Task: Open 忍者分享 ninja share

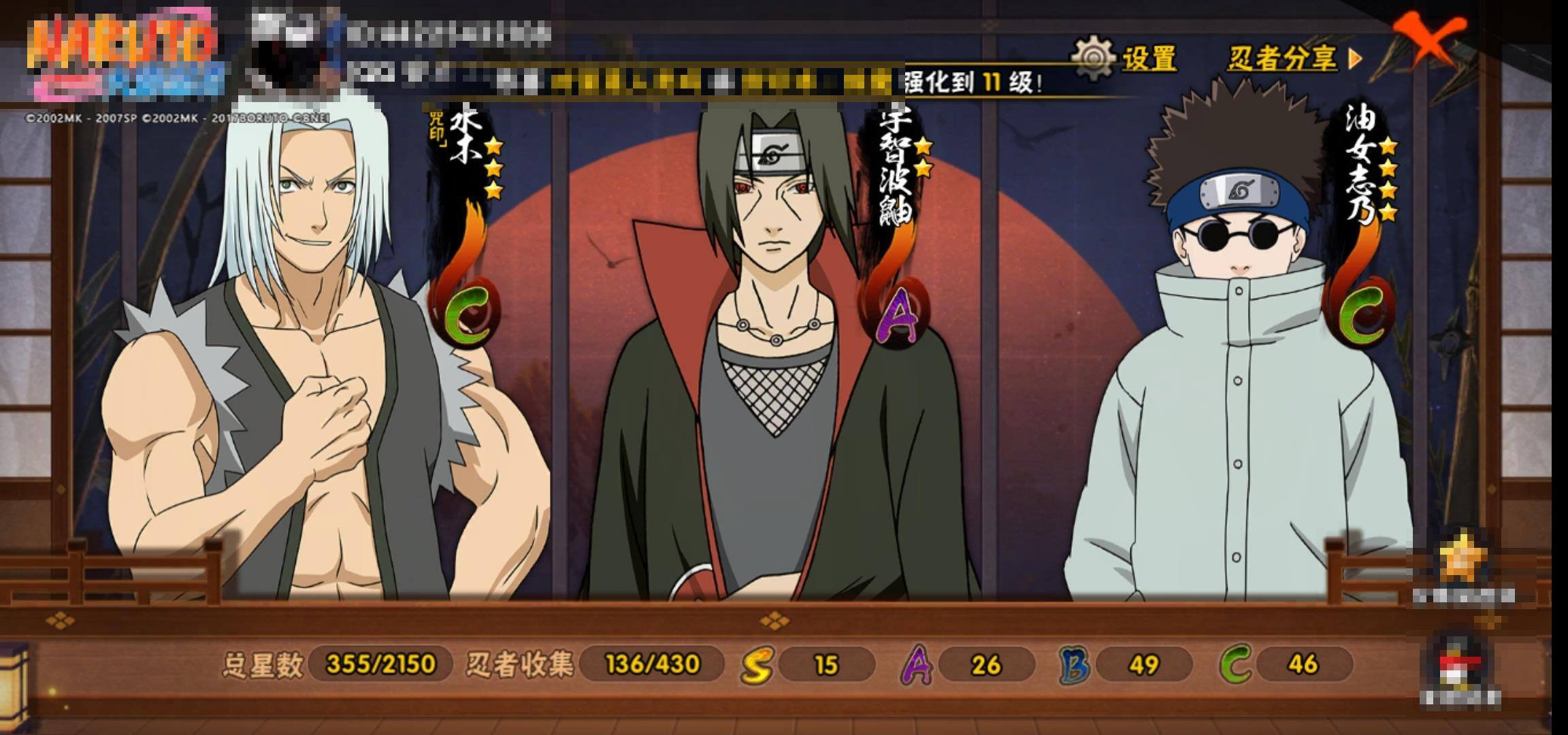Action: (1293, 59)
